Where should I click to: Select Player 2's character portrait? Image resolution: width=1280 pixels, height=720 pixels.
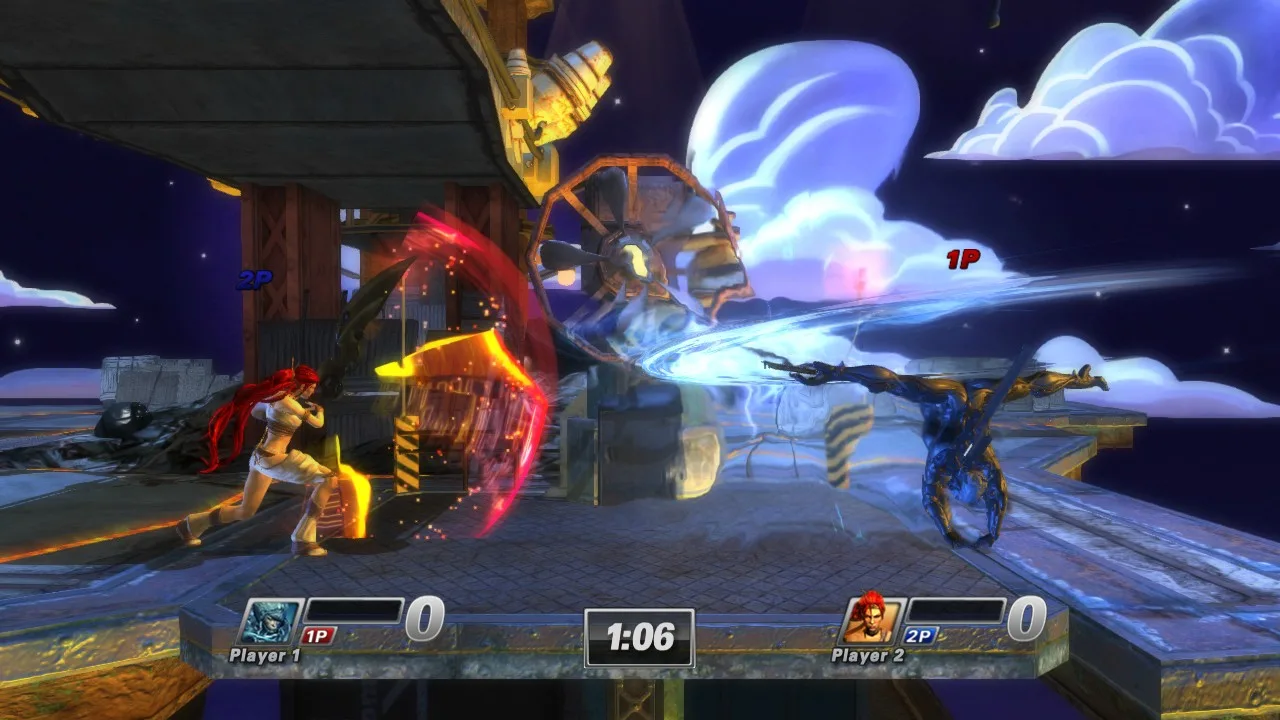click(x=871, y=621)
